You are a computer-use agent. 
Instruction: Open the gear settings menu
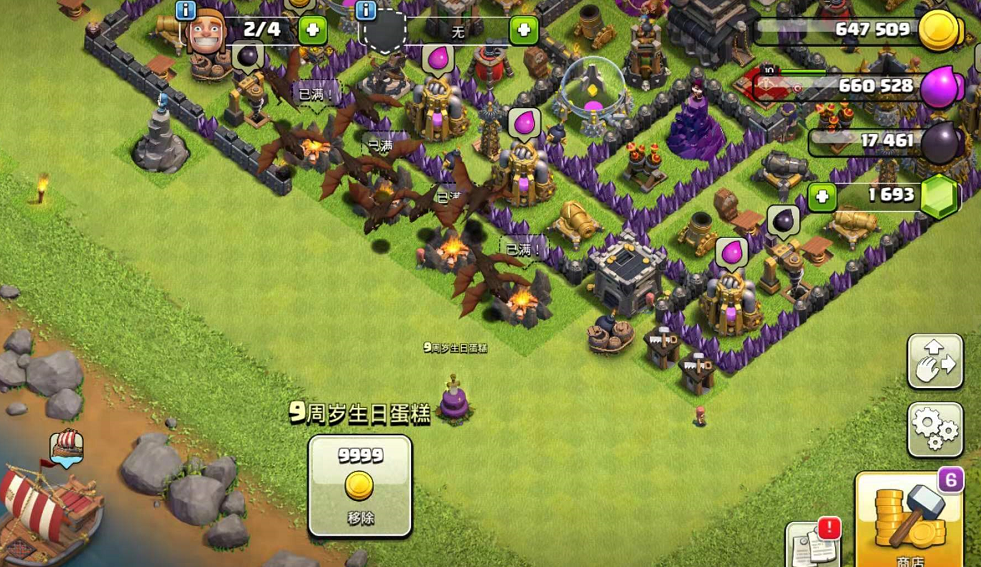coord(935,429)
